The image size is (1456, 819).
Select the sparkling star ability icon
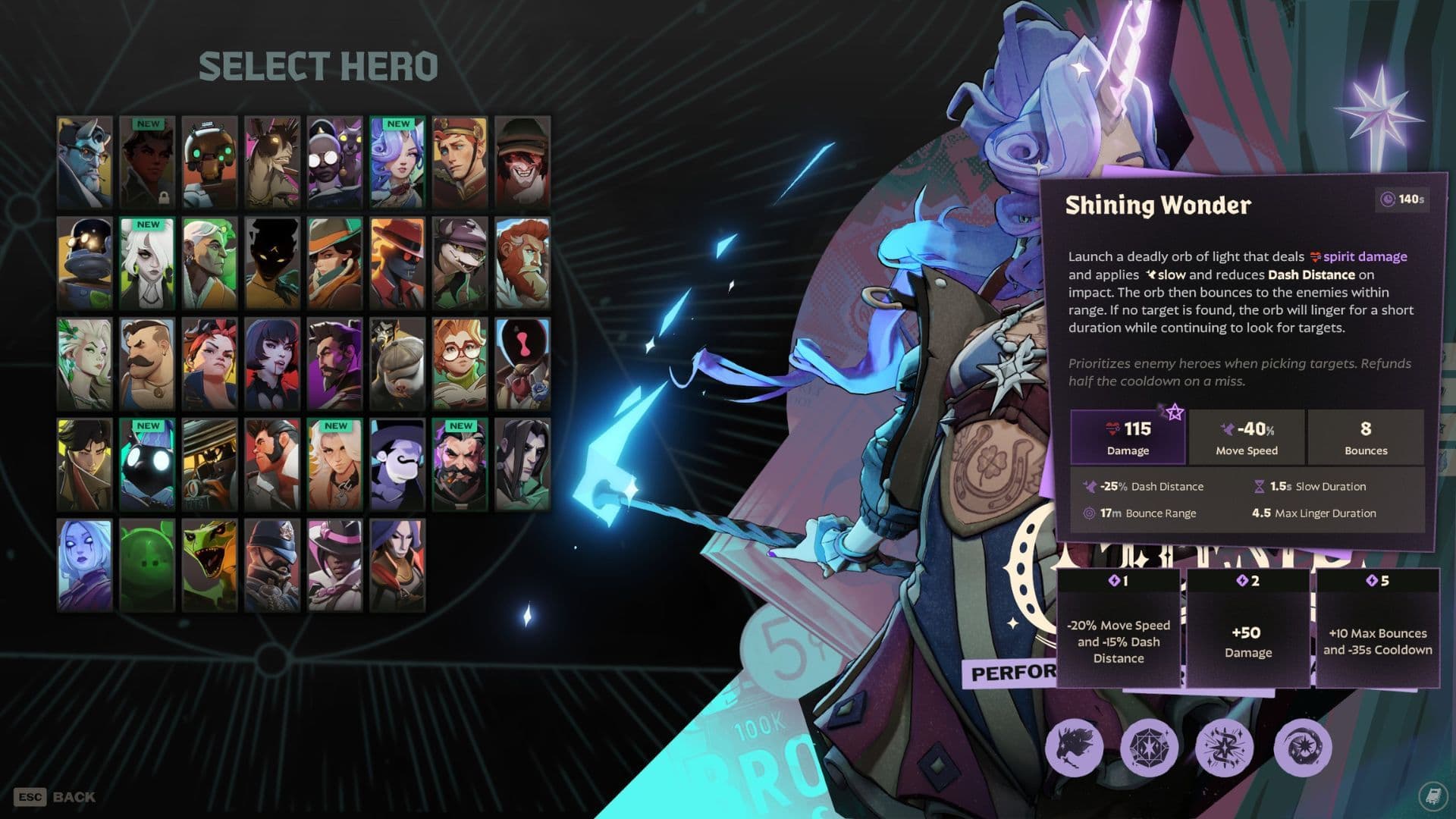pyautogui.click(x=1225, y=748)
